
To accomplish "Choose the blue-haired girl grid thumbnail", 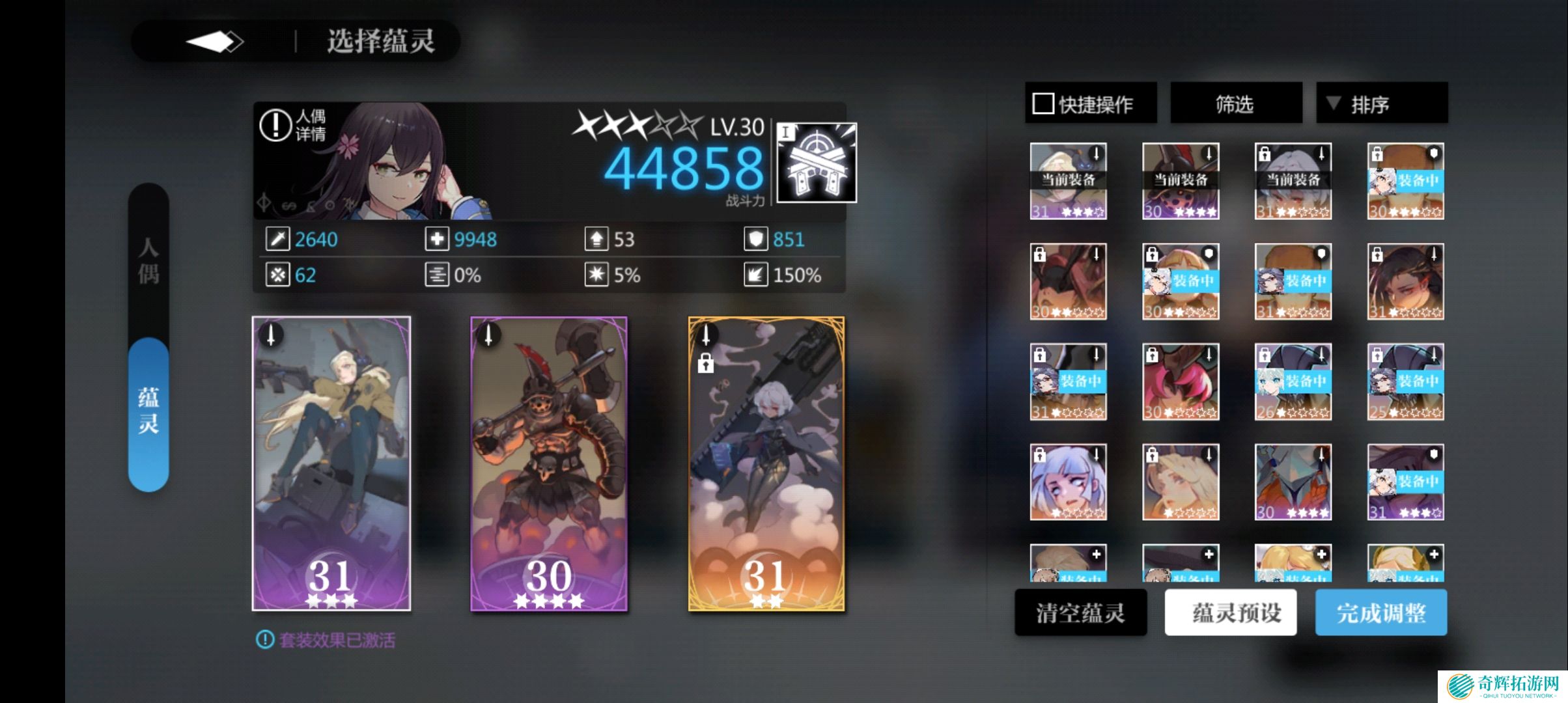I will click(x=1068, y=482).
